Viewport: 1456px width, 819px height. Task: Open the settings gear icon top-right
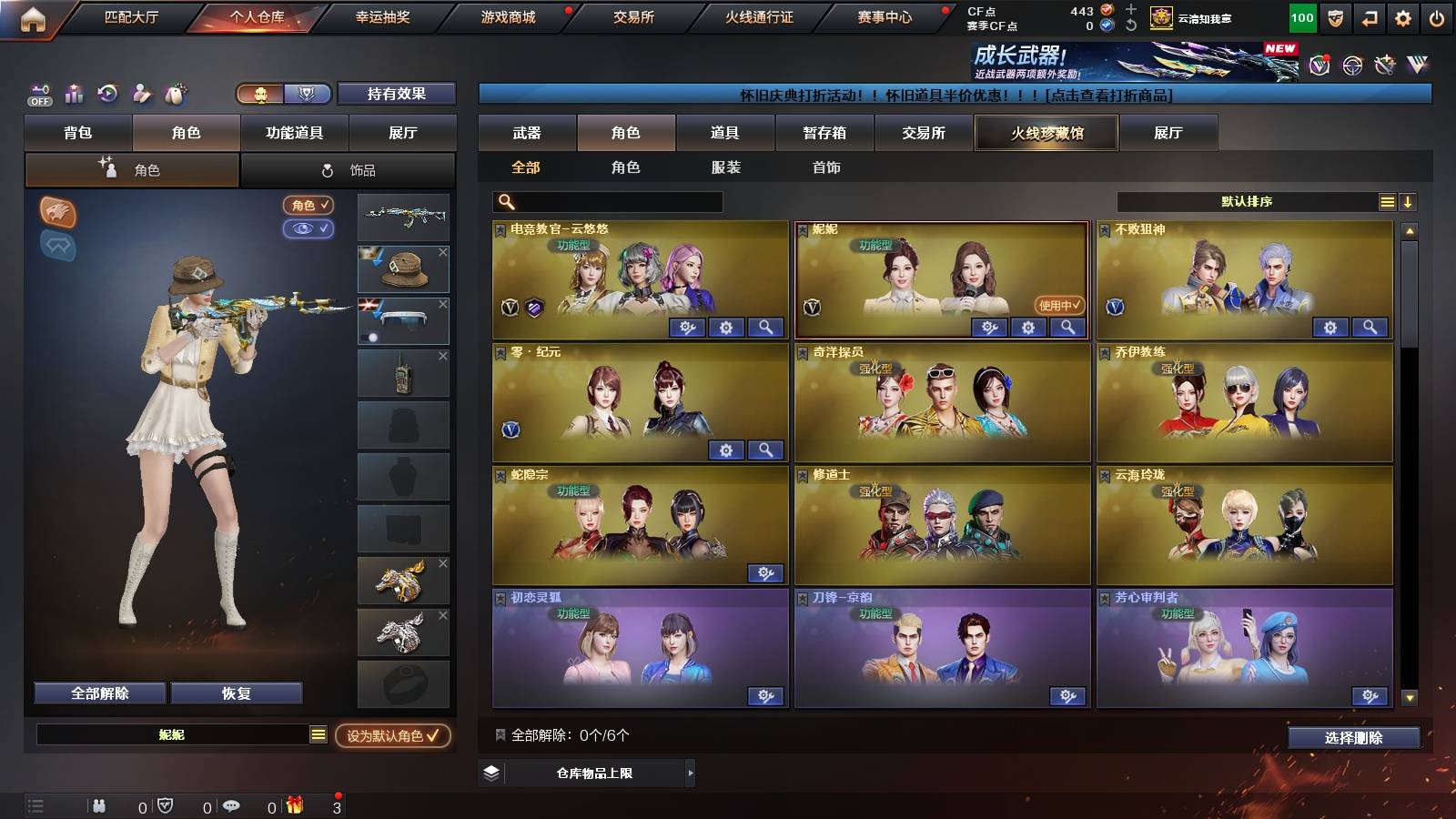(1400, 18)
